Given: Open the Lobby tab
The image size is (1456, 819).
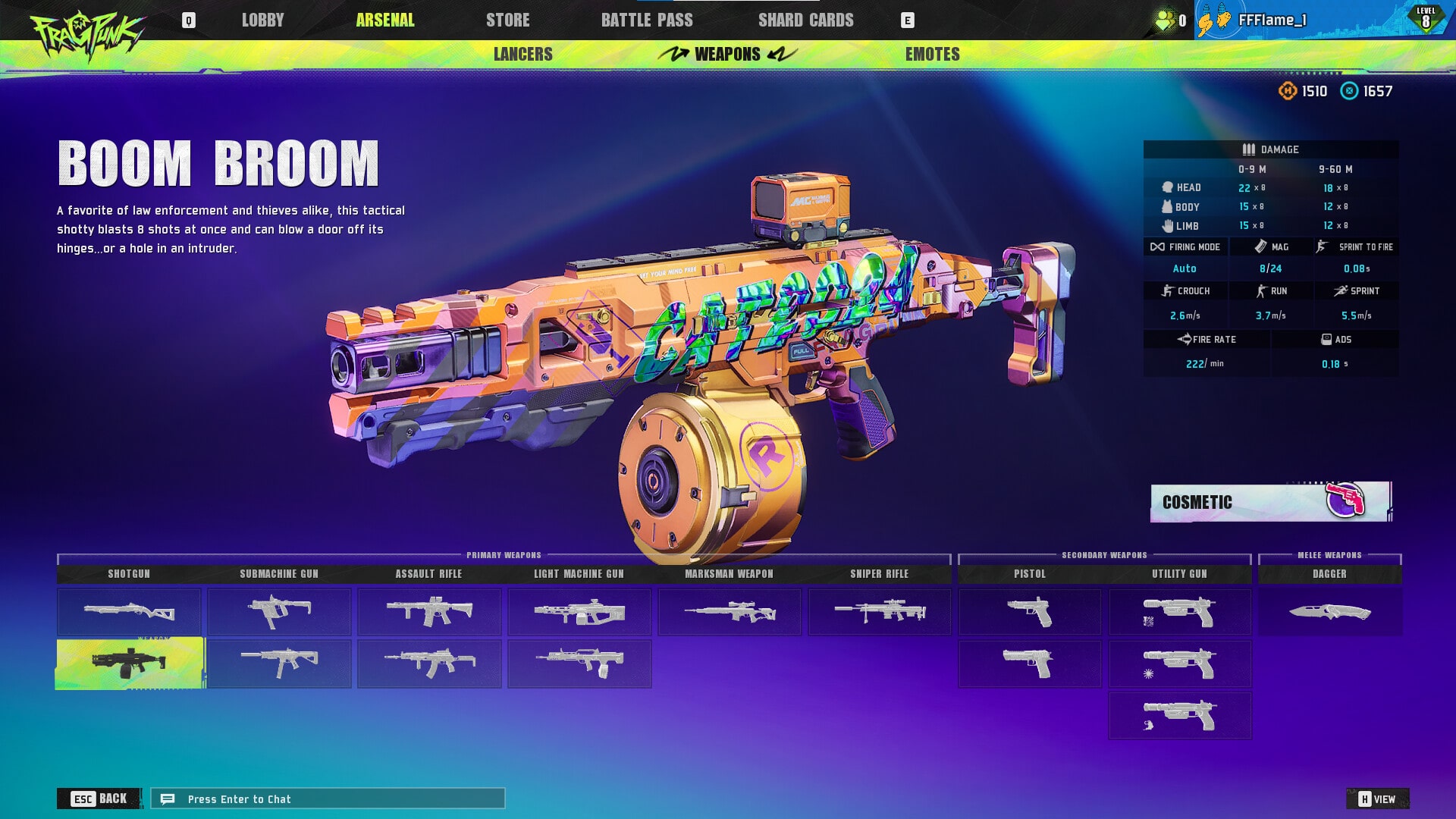Looking at the screenshot, I should tap(262, 20).
